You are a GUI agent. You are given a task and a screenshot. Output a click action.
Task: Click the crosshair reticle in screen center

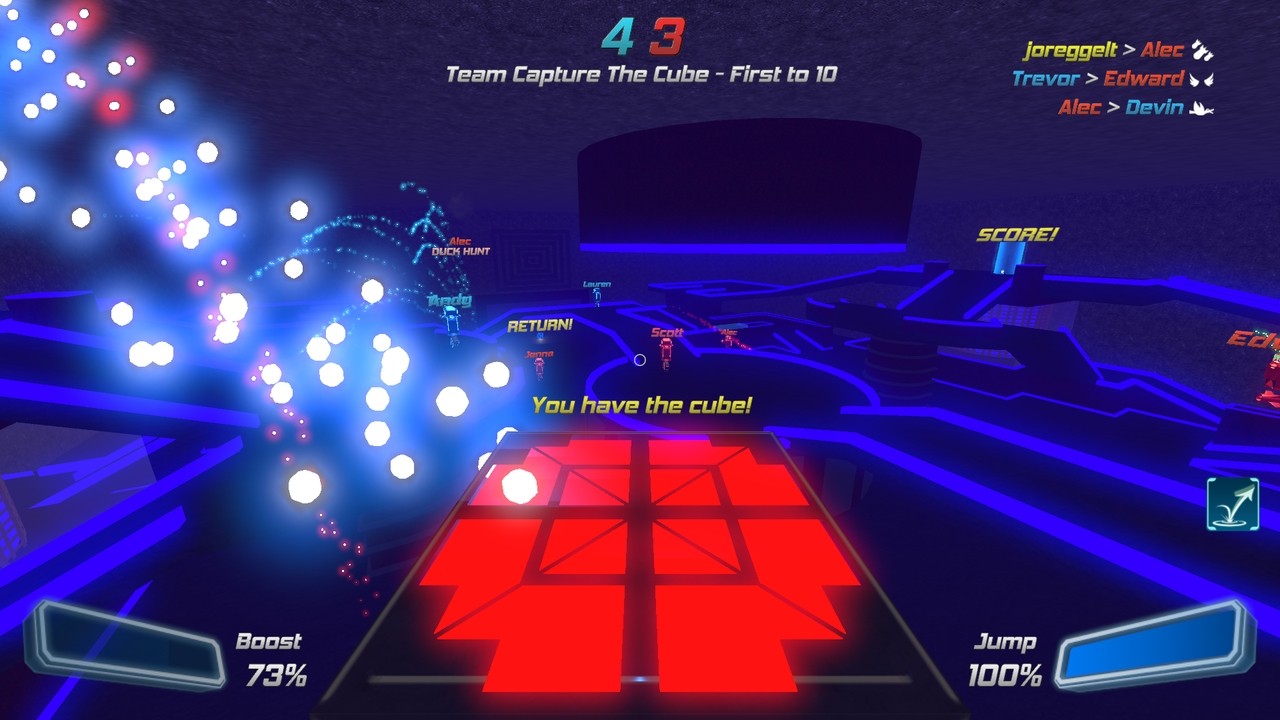click(640, 360)
